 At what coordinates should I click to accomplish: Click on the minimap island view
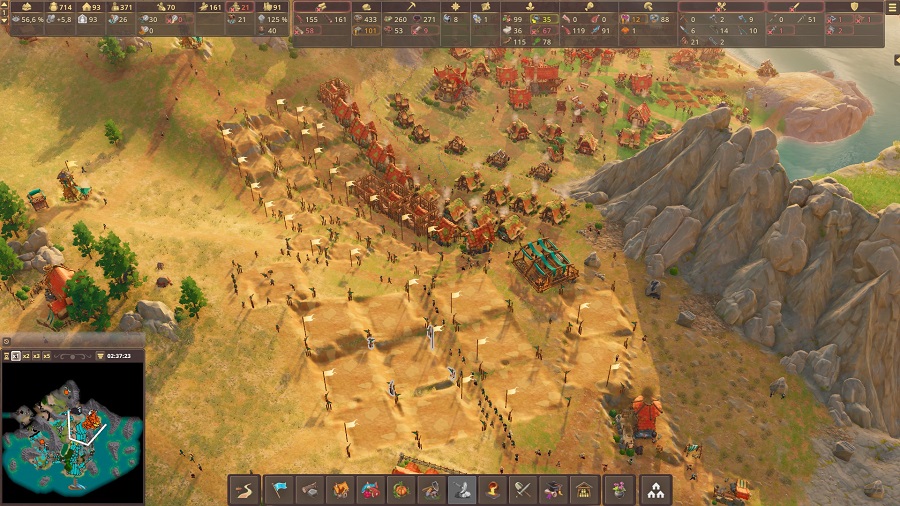point(72,432)
